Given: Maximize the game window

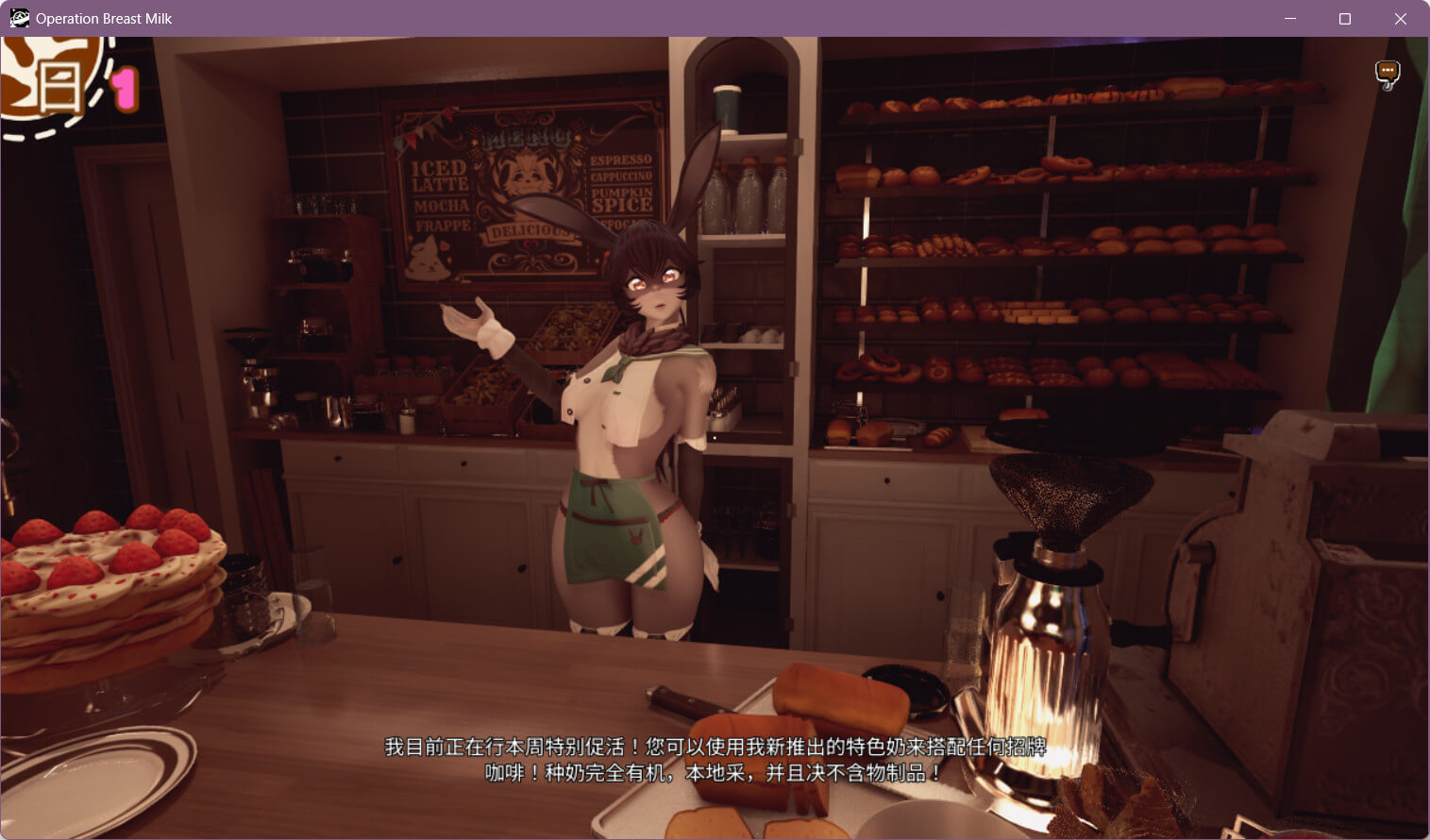Looking at the screenshot, I should 1345,19.
